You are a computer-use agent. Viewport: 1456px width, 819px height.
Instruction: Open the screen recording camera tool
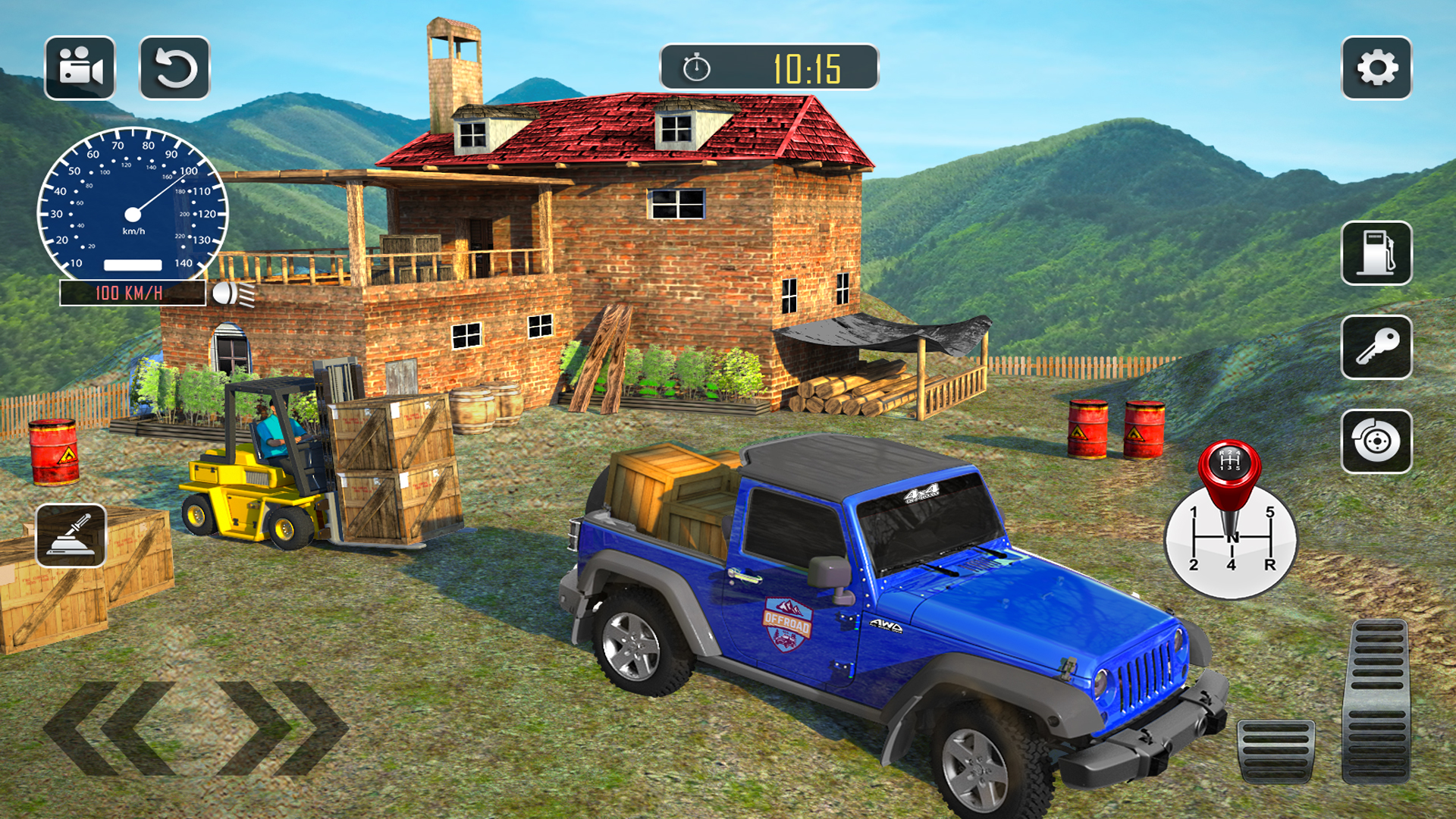click(x=82, y=69)
